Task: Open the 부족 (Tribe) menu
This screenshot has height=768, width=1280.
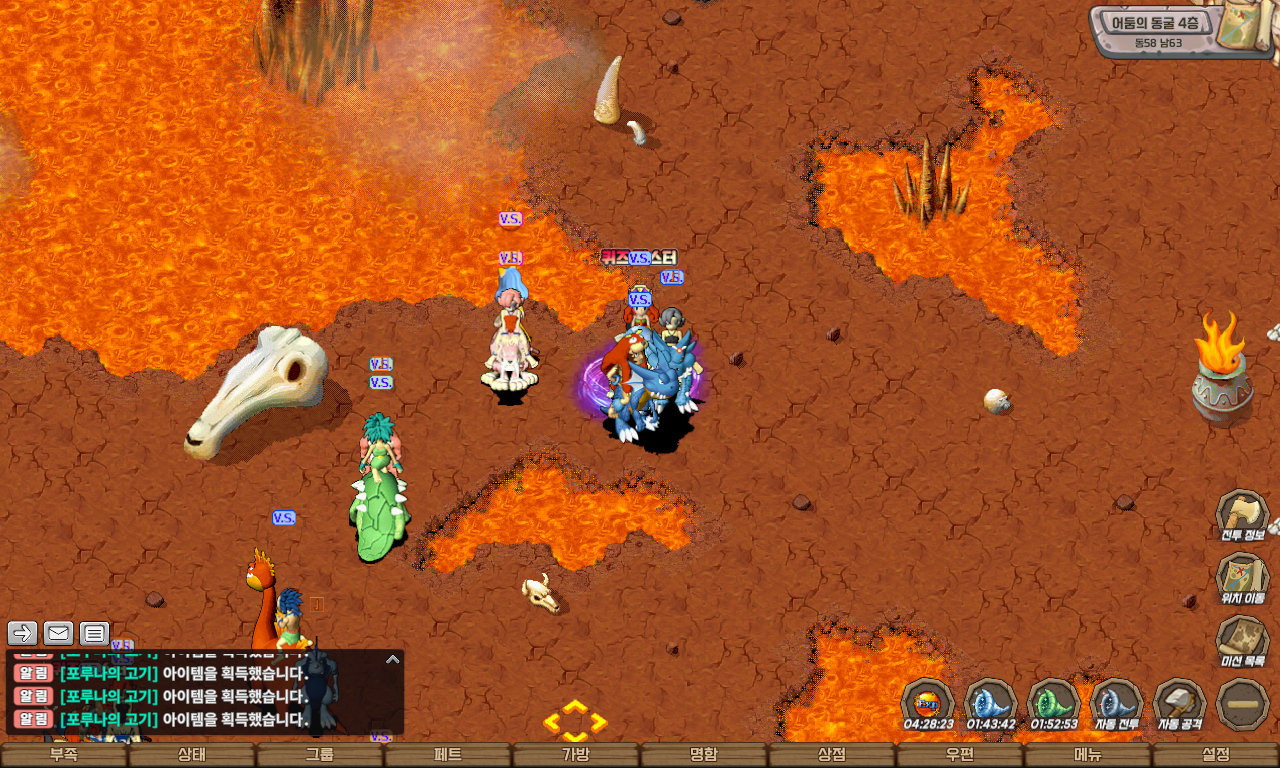Action: (x=63, y=755)
